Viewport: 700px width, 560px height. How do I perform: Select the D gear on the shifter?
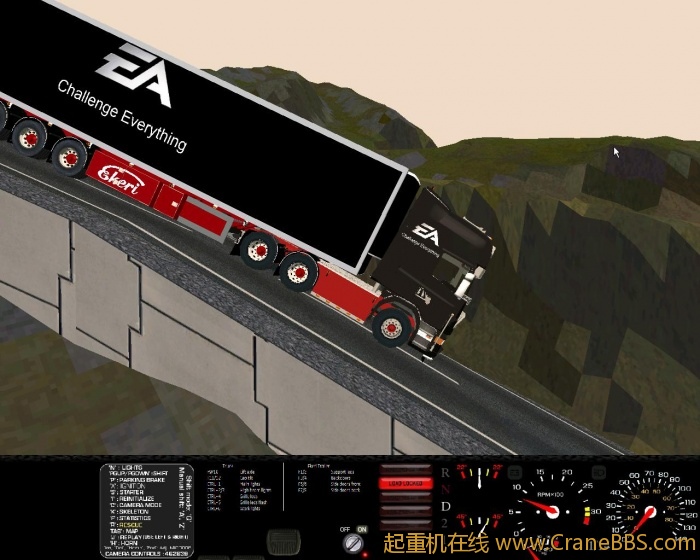pos(445,508)
